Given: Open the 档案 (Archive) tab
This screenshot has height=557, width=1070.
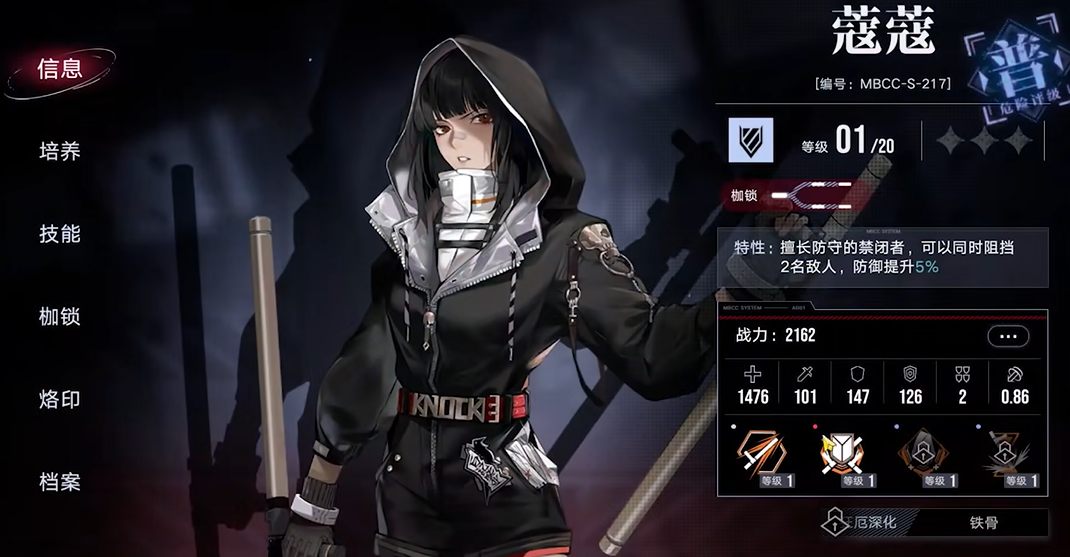Looking at the screenshot, I should [59, 482].
